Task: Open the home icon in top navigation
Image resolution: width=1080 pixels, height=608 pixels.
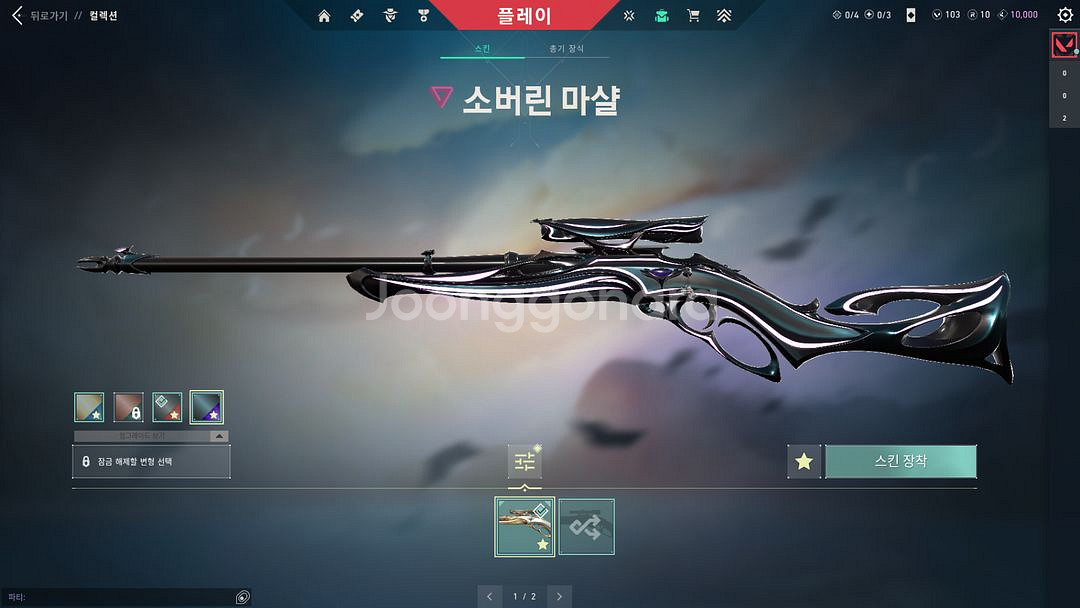Action: coord(324,16)
